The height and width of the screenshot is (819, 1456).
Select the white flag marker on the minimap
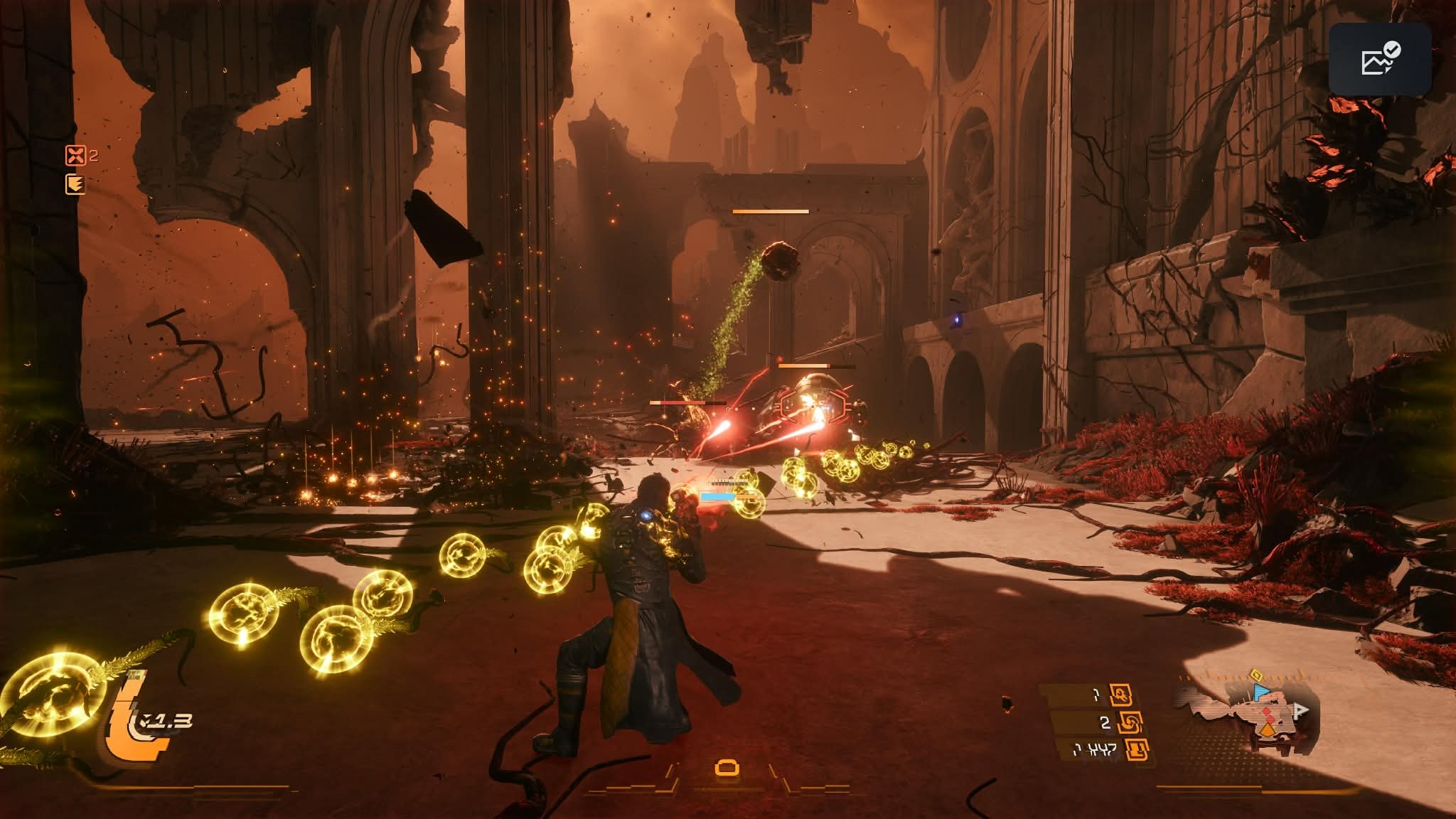(1300, 710)
